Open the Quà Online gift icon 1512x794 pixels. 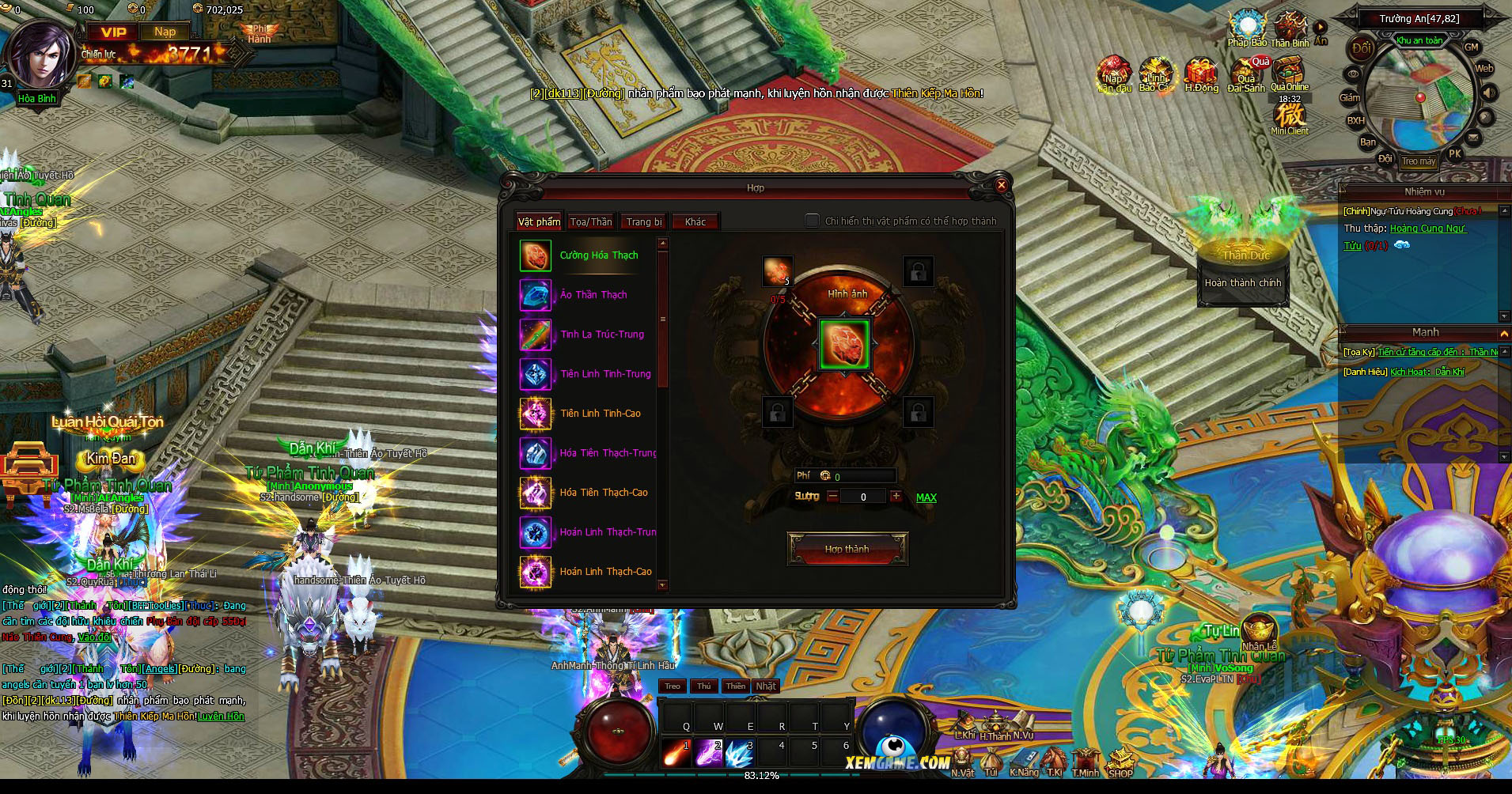click(1289, 77)
